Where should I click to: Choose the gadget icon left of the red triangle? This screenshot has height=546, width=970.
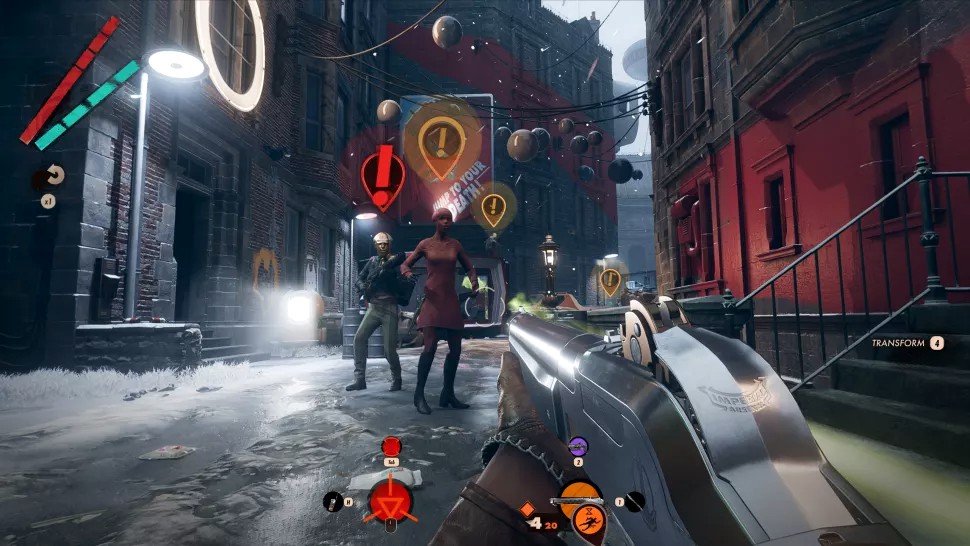point(331,501)
